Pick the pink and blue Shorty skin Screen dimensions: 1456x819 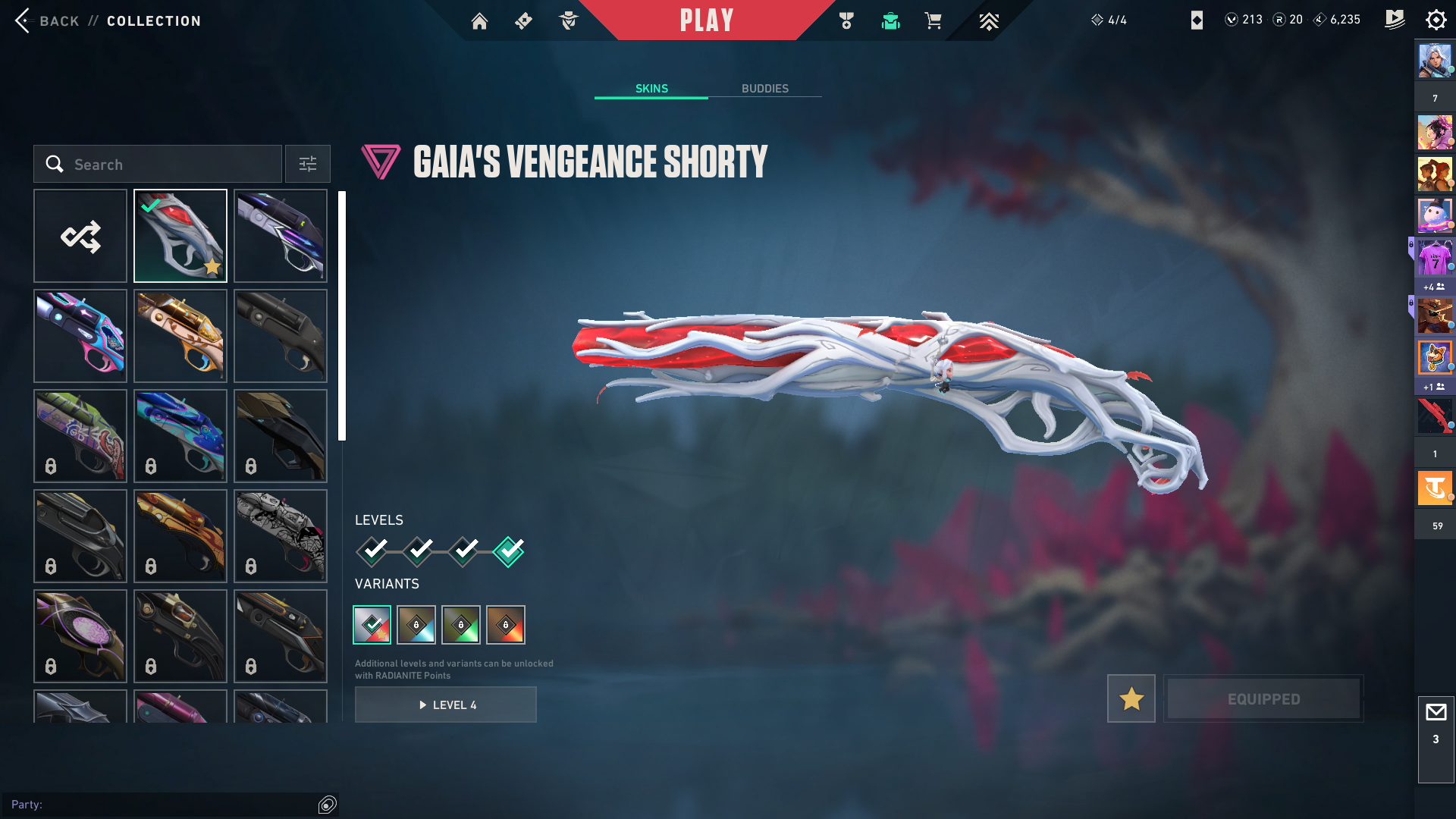point(80,337)
